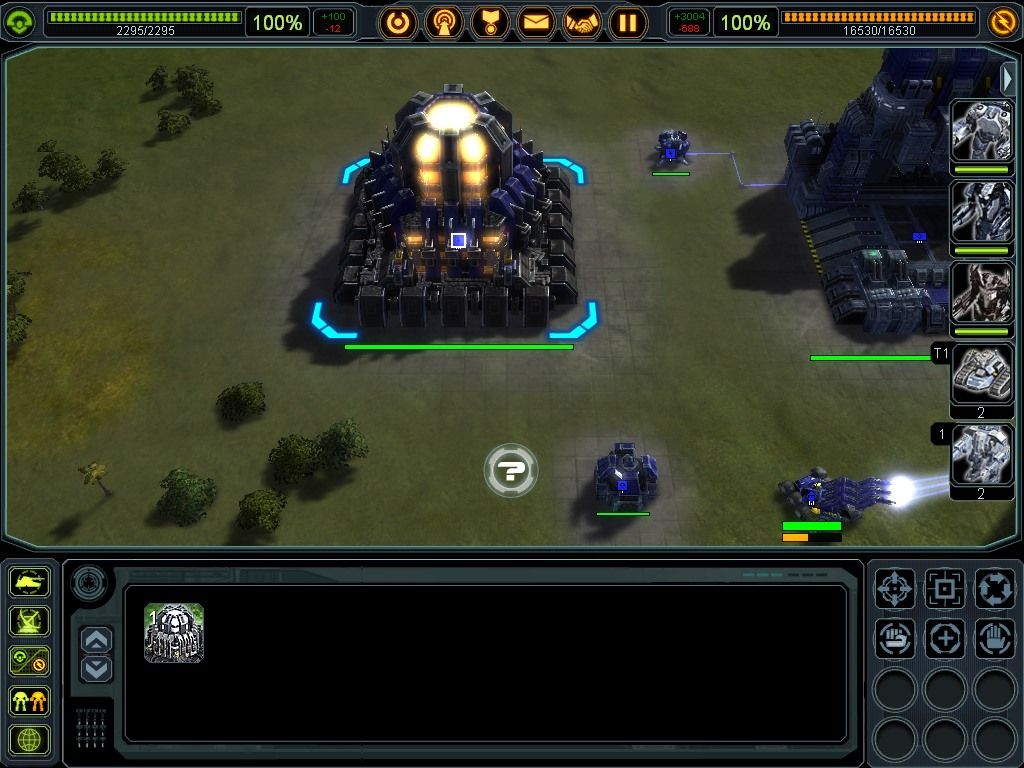
Task: Open the two-mech icon tab
Action: (x=30, y=700)
